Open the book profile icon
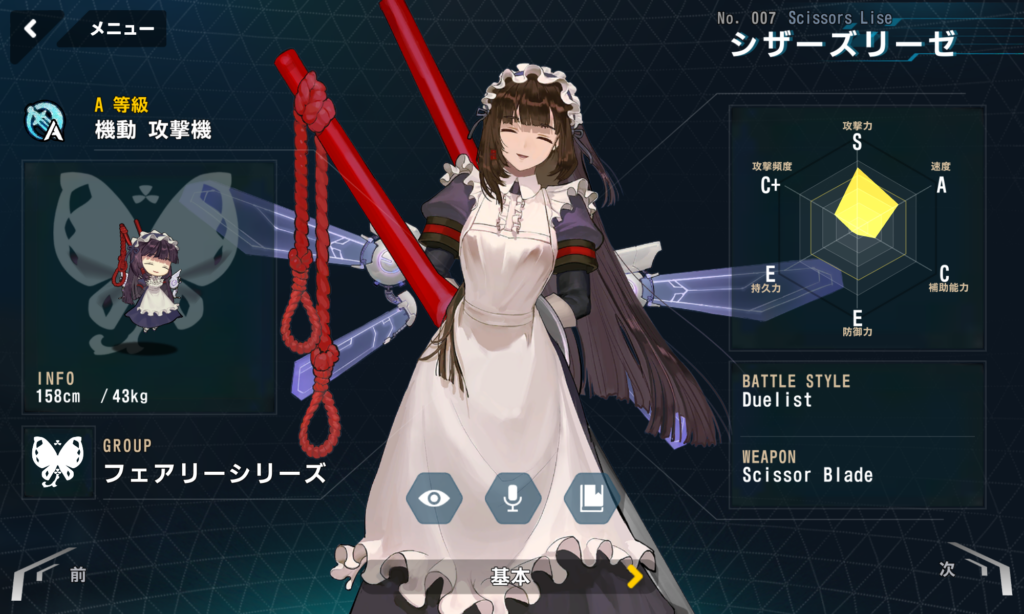The image size is (1024, 614). (x=592, y=497)
